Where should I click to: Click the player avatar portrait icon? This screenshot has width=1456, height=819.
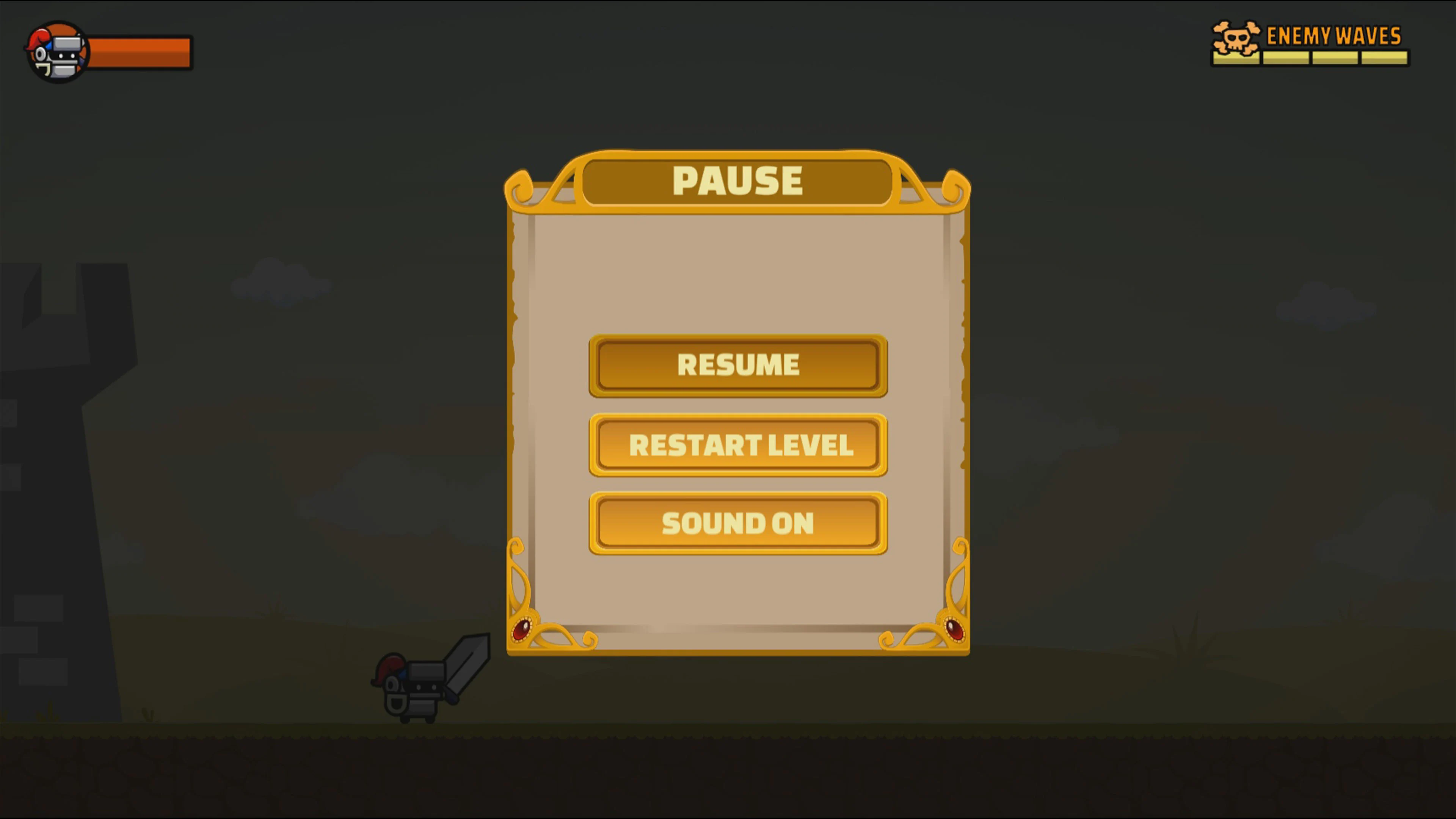click(56, 52)
